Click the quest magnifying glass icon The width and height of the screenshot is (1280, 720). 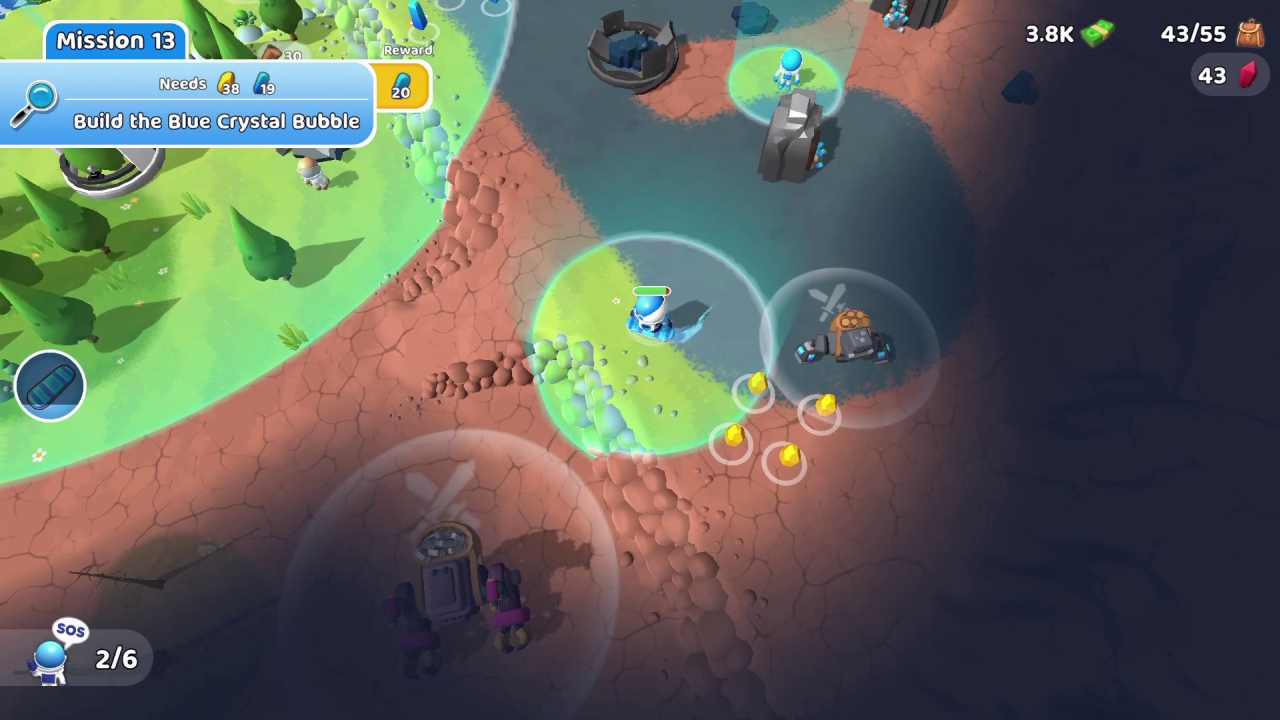coord(33,105)
